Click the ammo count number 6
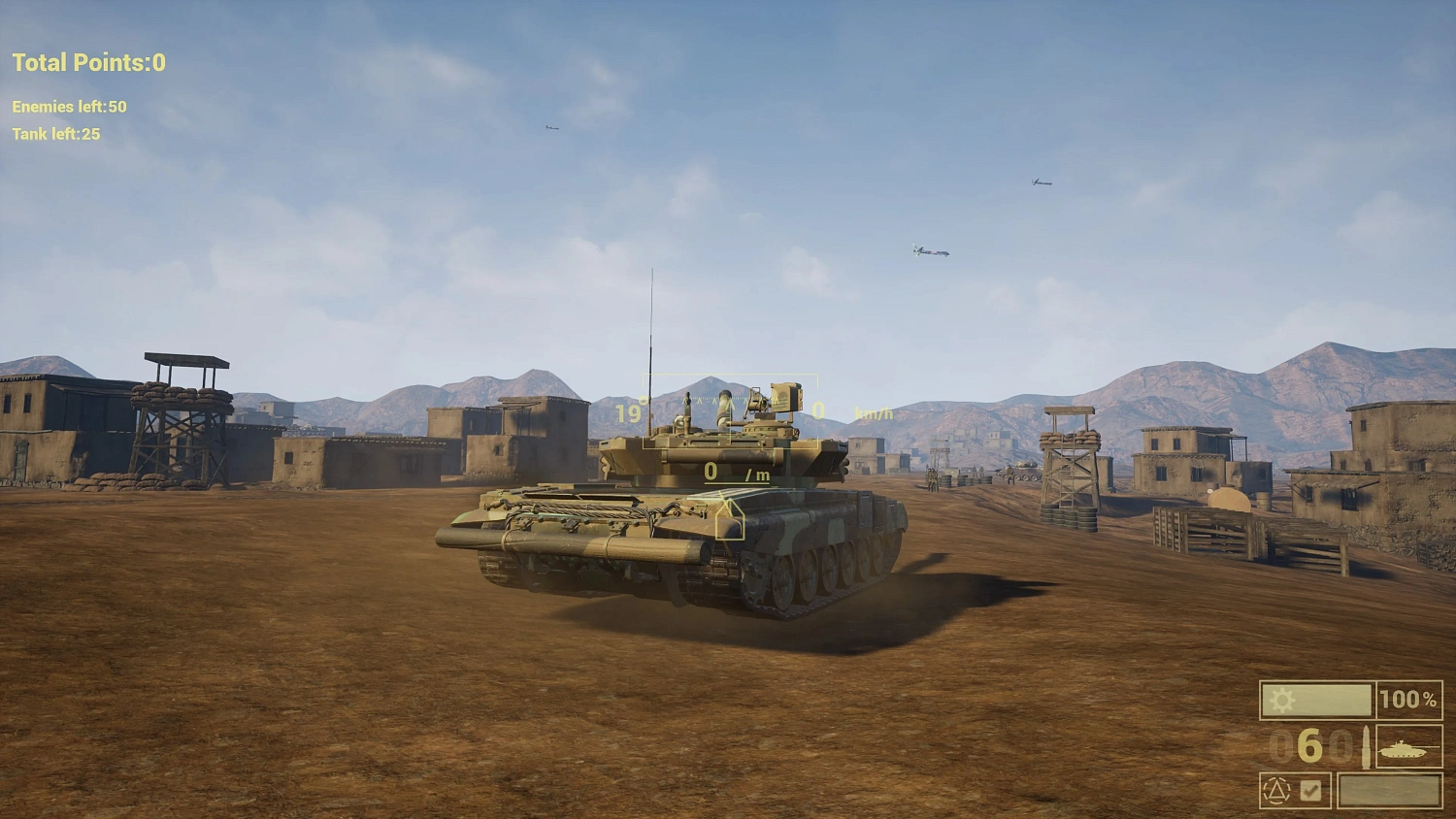The height and width of the screenshot is (819, 1456). [1309, 747]
